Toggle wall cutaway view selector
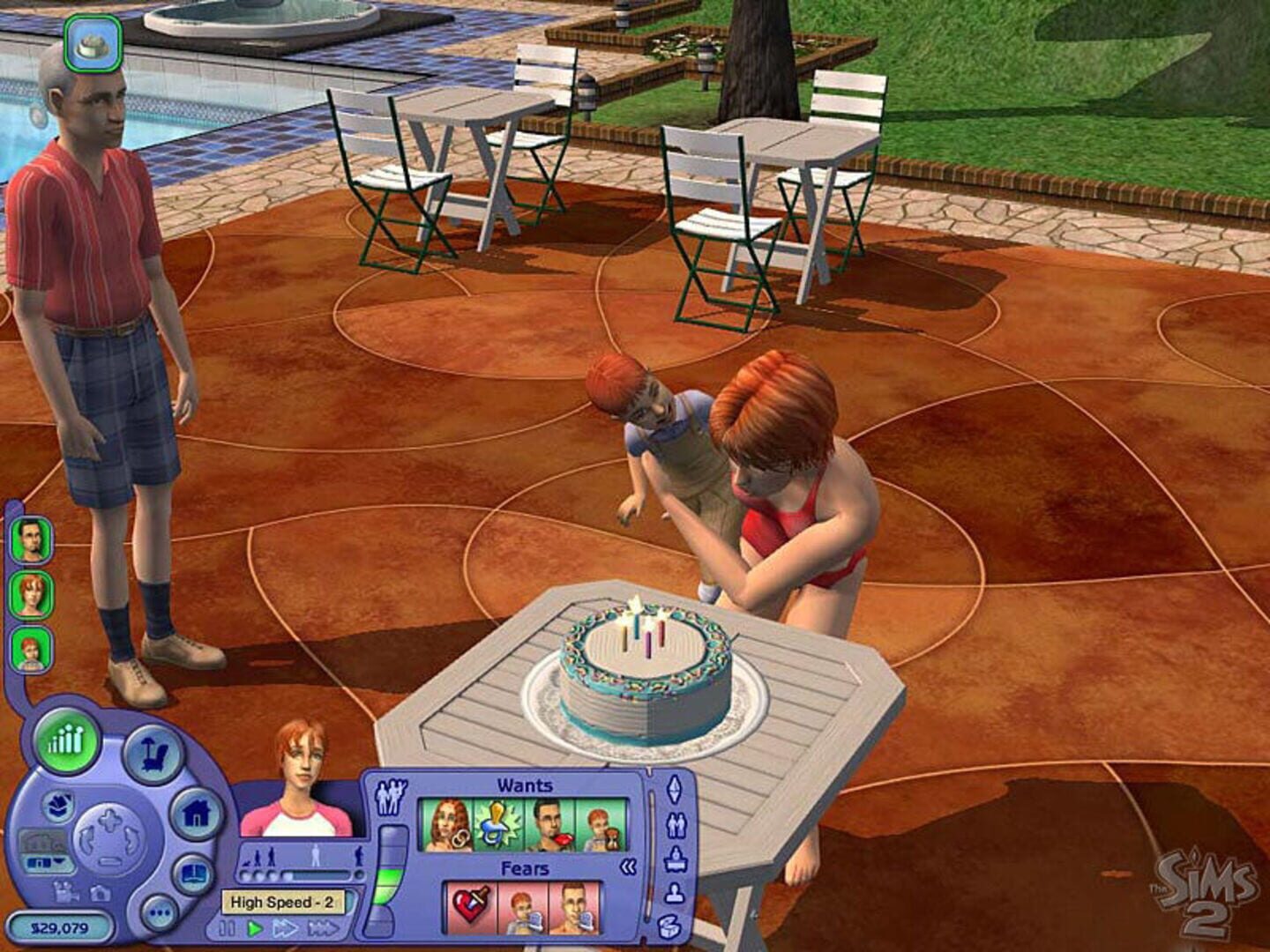Viewport: 1270px width, 952px height. [x=44, y=840]
